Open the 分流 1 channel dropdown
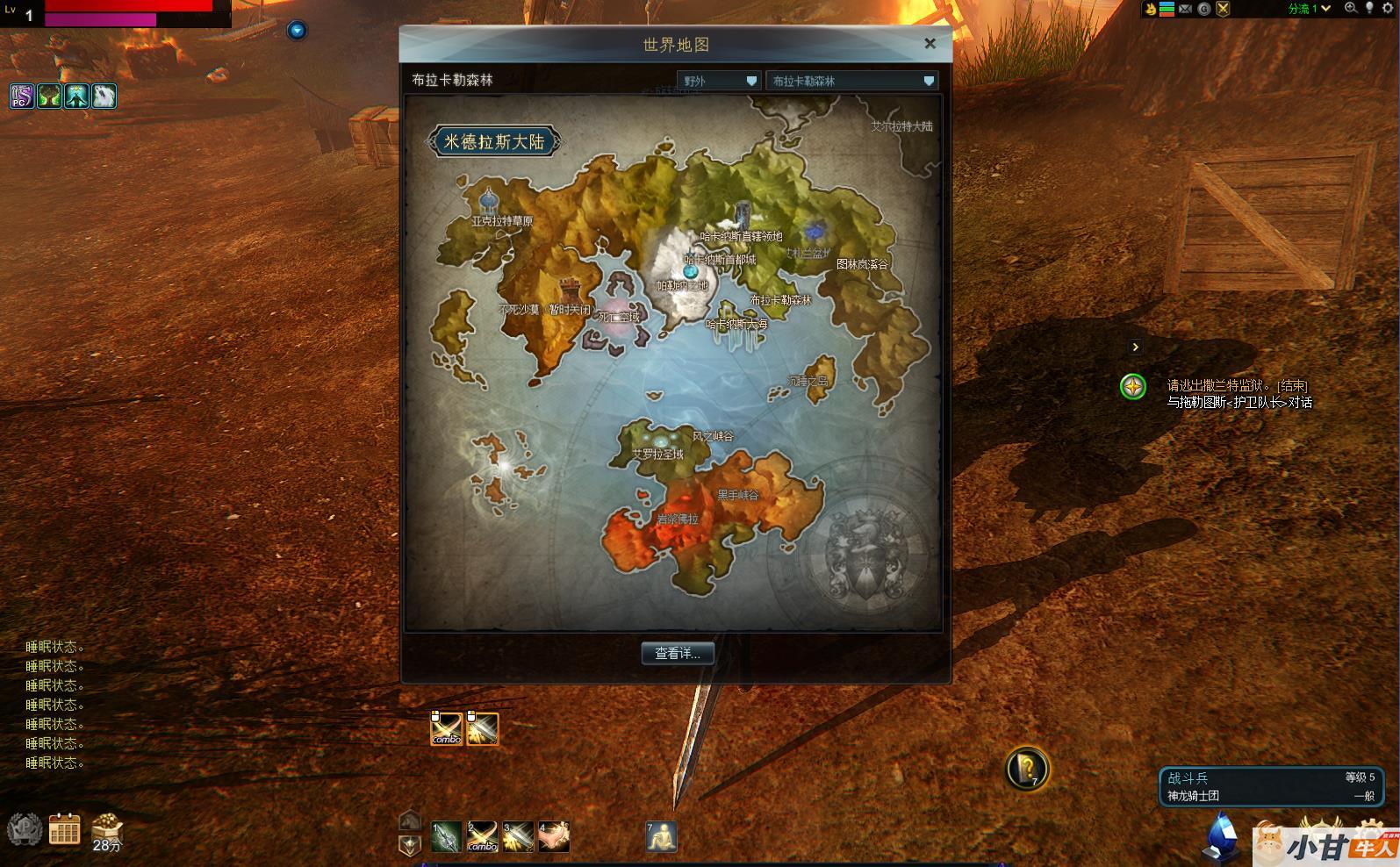 [1310, 9]
